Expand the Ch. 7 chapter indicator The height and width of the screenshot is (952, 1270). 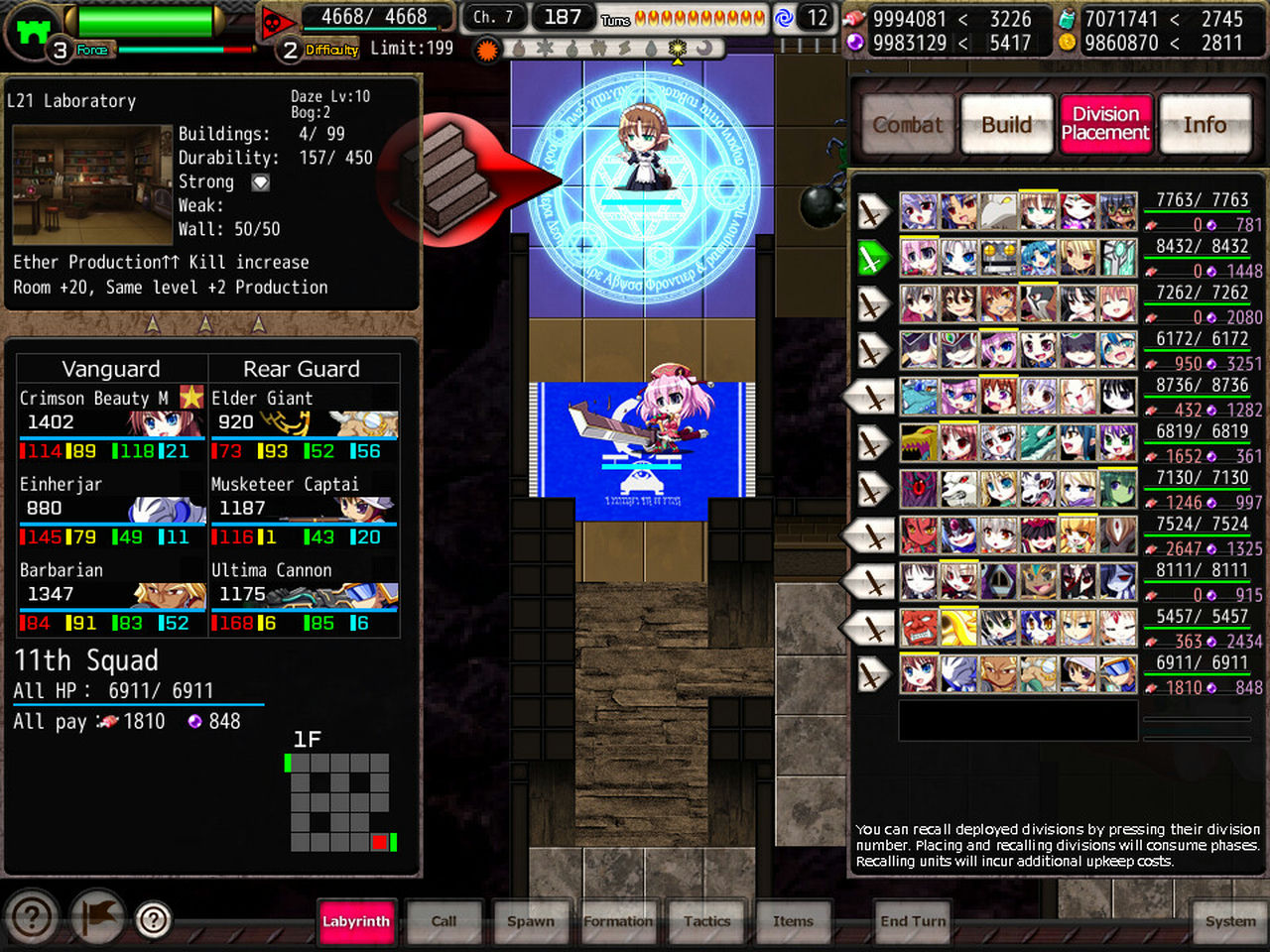click(x=492, y=17)
